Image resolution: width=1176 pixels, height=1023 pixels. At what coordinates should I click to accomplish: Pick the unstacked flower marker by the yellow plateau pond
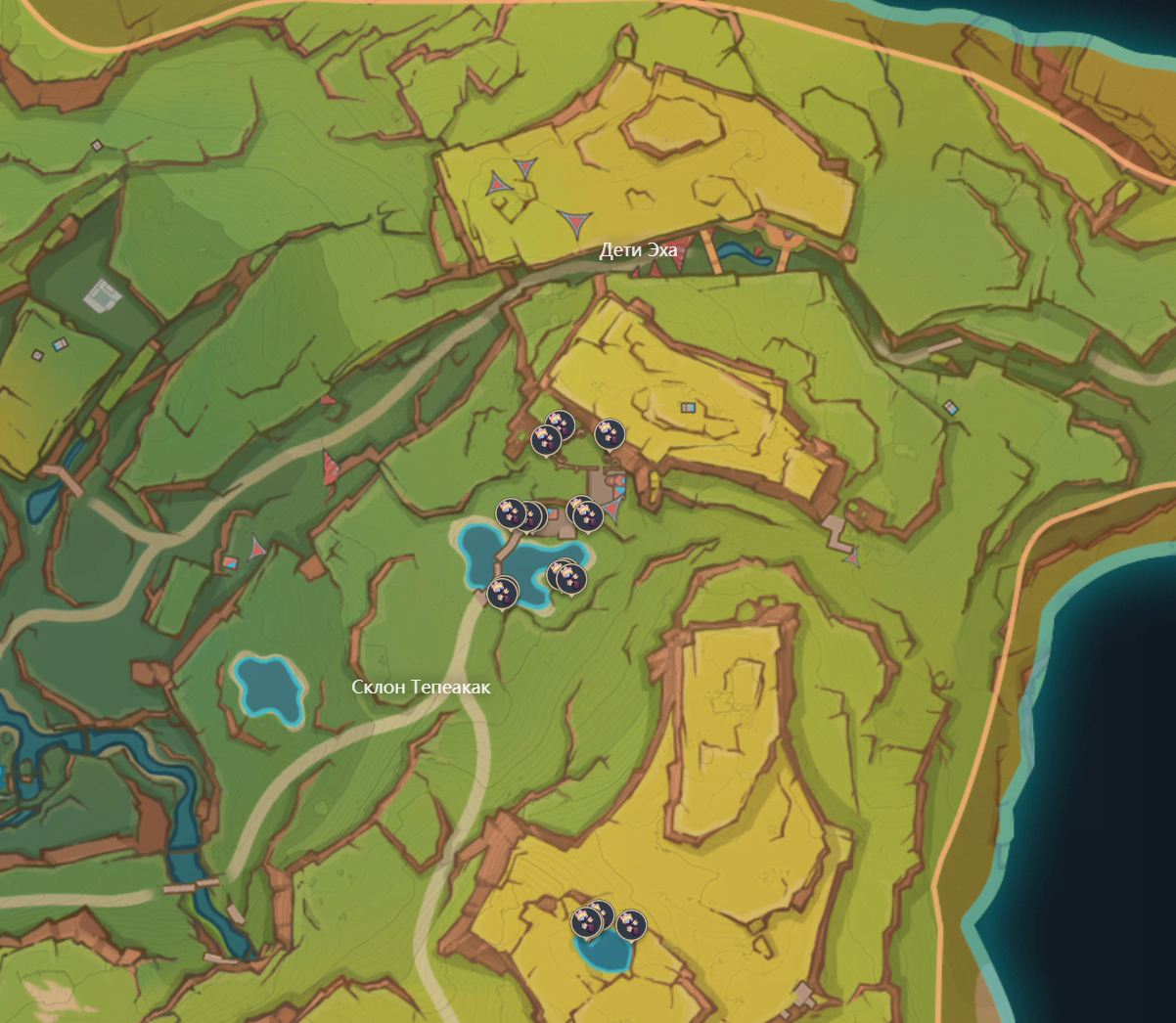pyautogui.click(x=631, y=923)
